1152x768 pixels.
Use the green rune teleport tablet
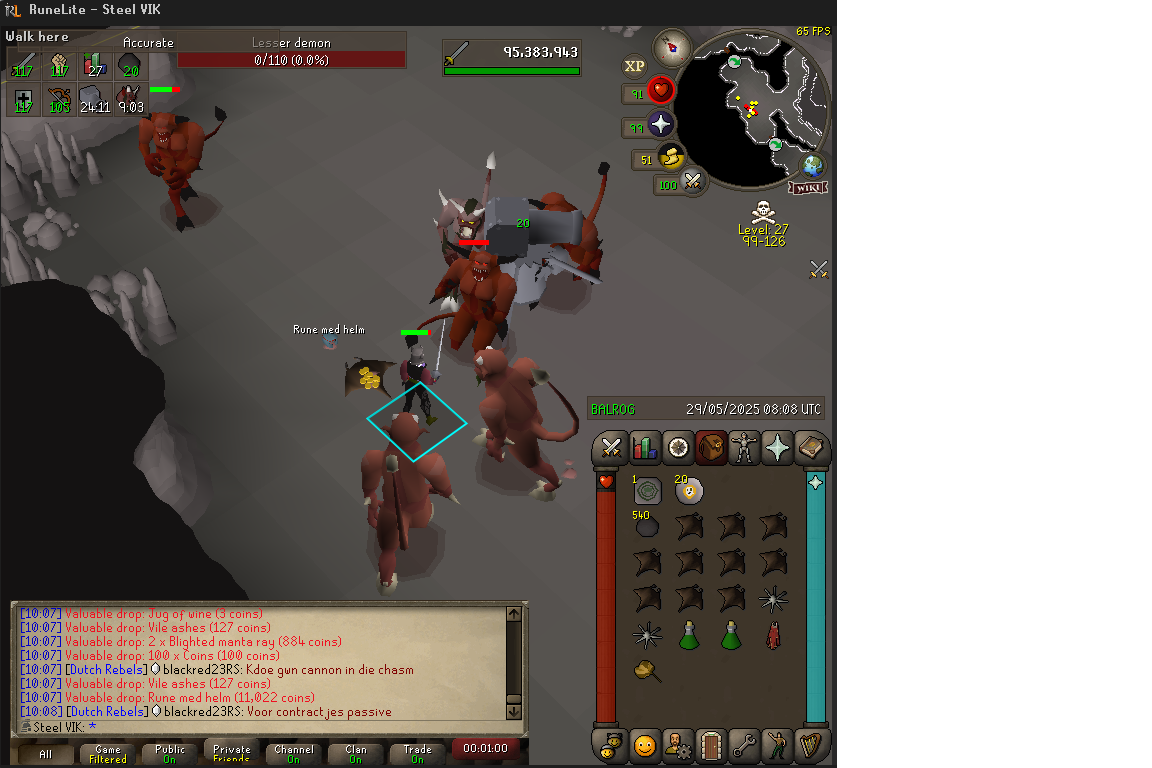tap(647, 491)
